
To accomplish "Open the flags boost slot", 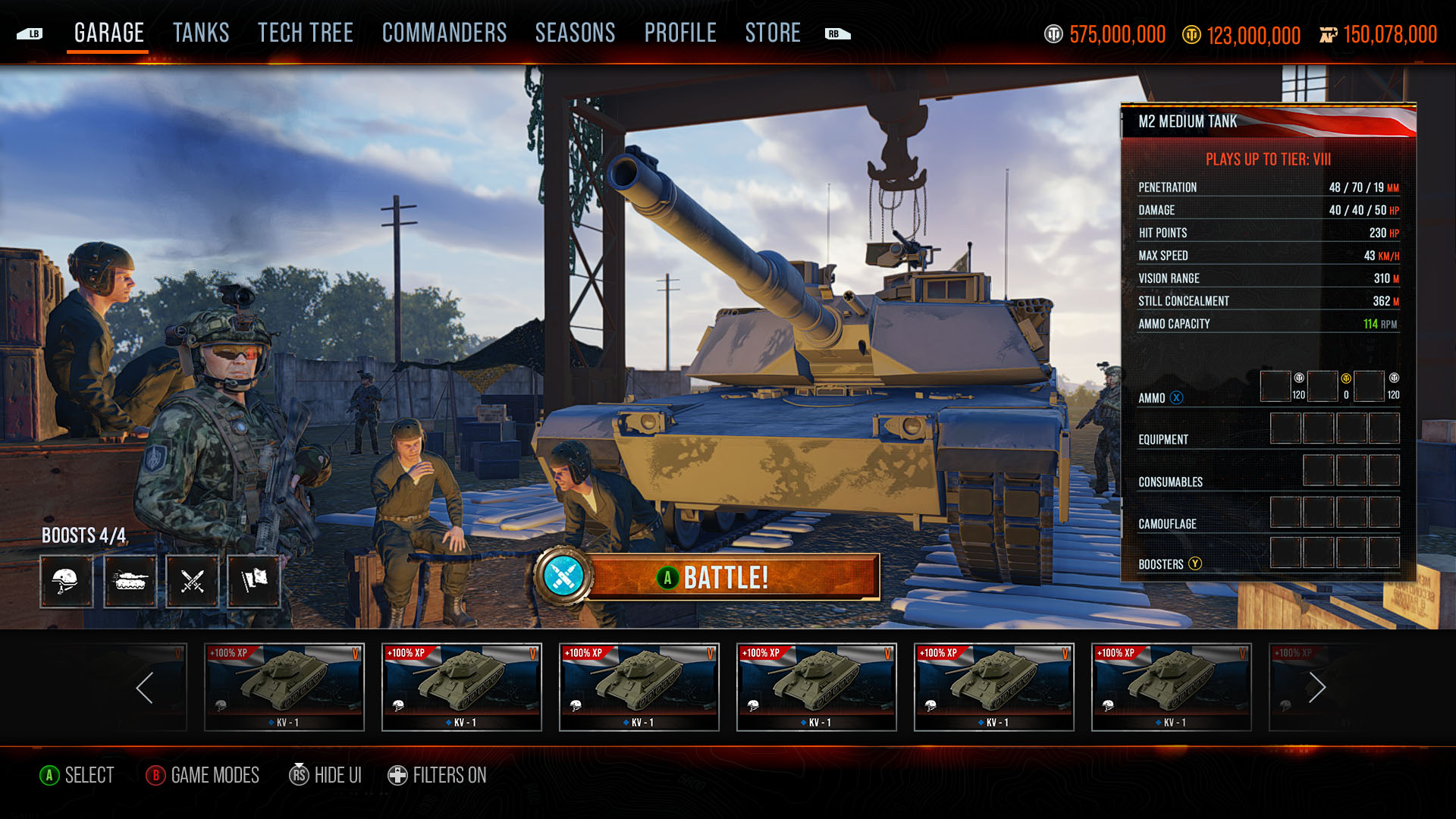I will 254,582.
